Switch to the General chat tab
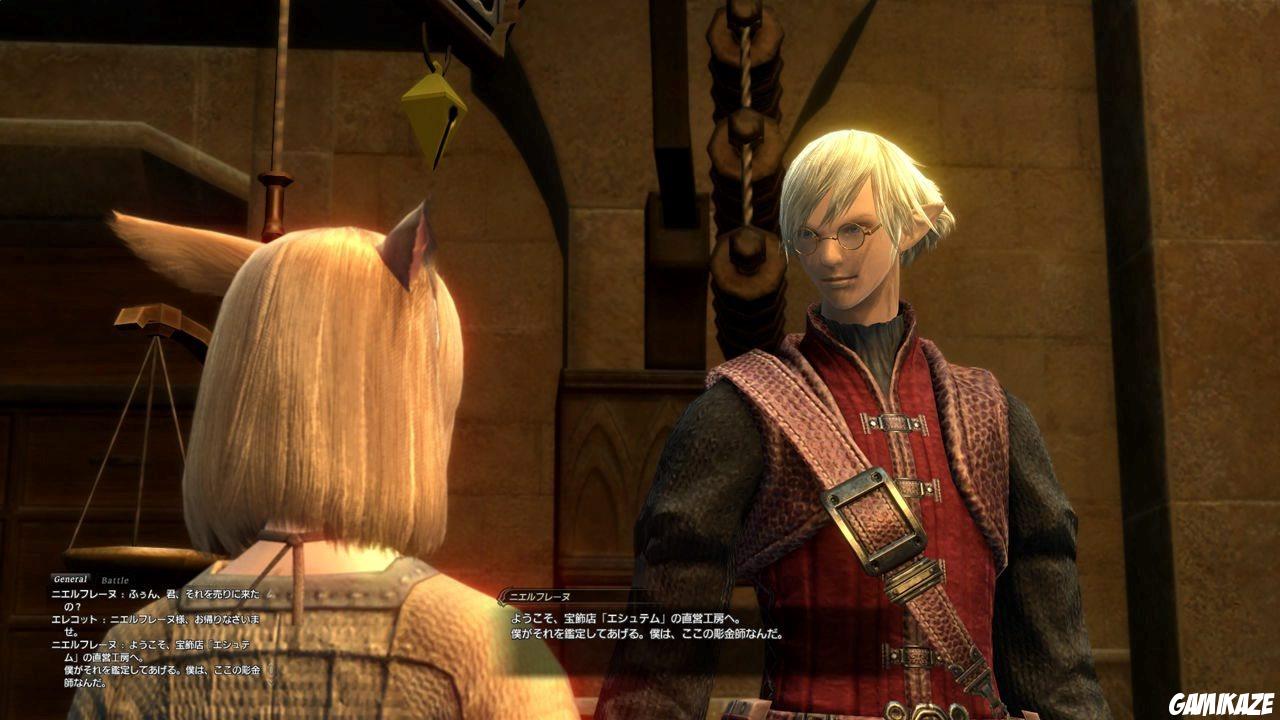This screenshot has width=1280, height=720. point(72,577)
